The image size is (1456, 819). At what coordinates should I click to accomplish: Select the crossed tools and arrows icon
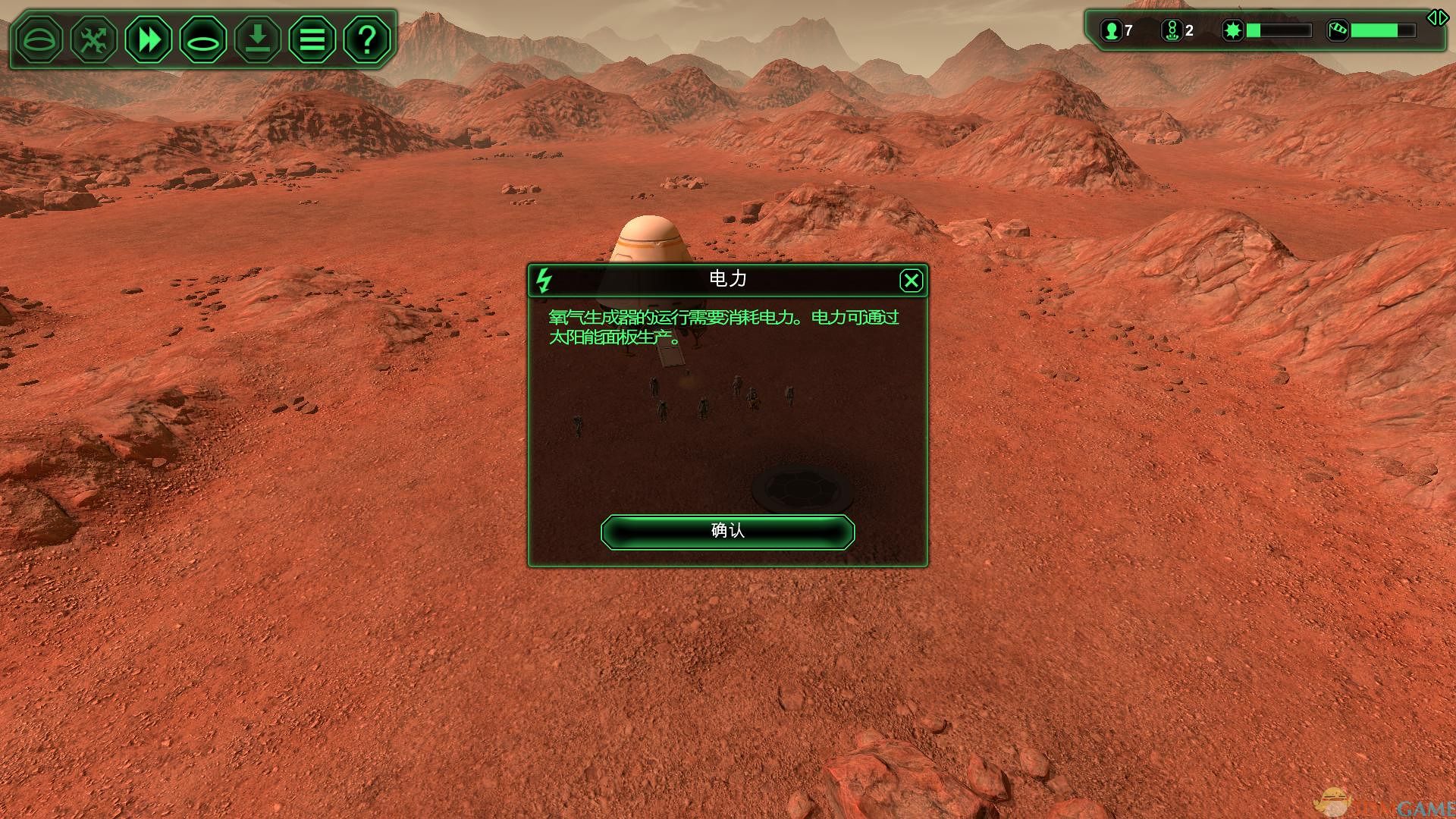pos(94,39)
